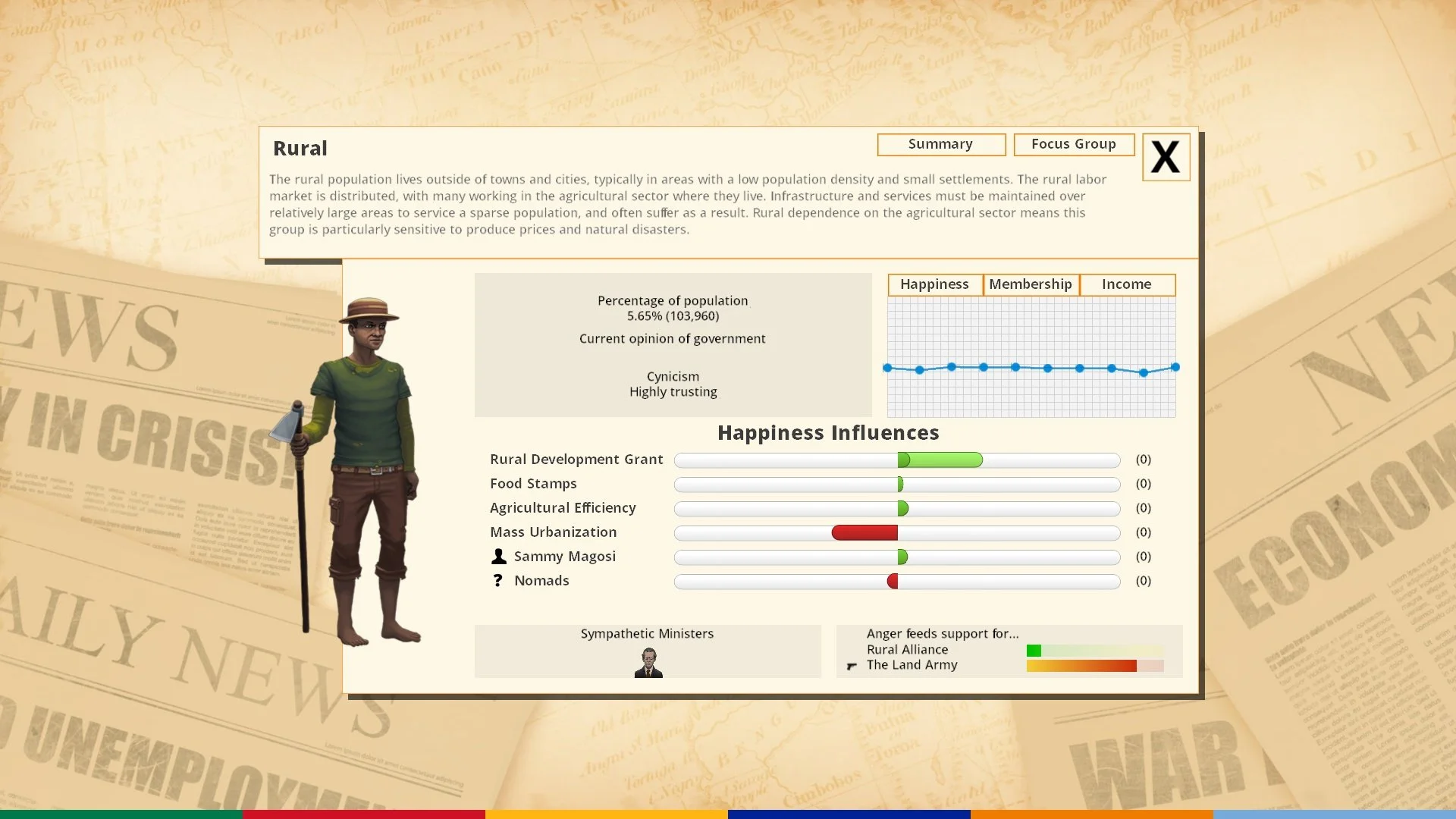This screenshot has width=1456, height=819.
Task: Select the Happiness tab
Action: click(x=934, y=284)
